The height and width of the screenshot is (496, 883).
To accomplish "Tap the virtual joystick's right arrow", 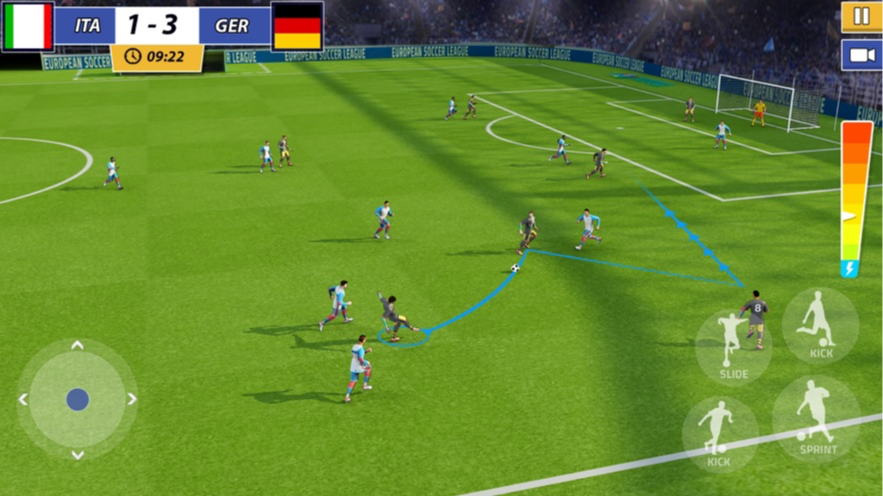I will point(131,400).
